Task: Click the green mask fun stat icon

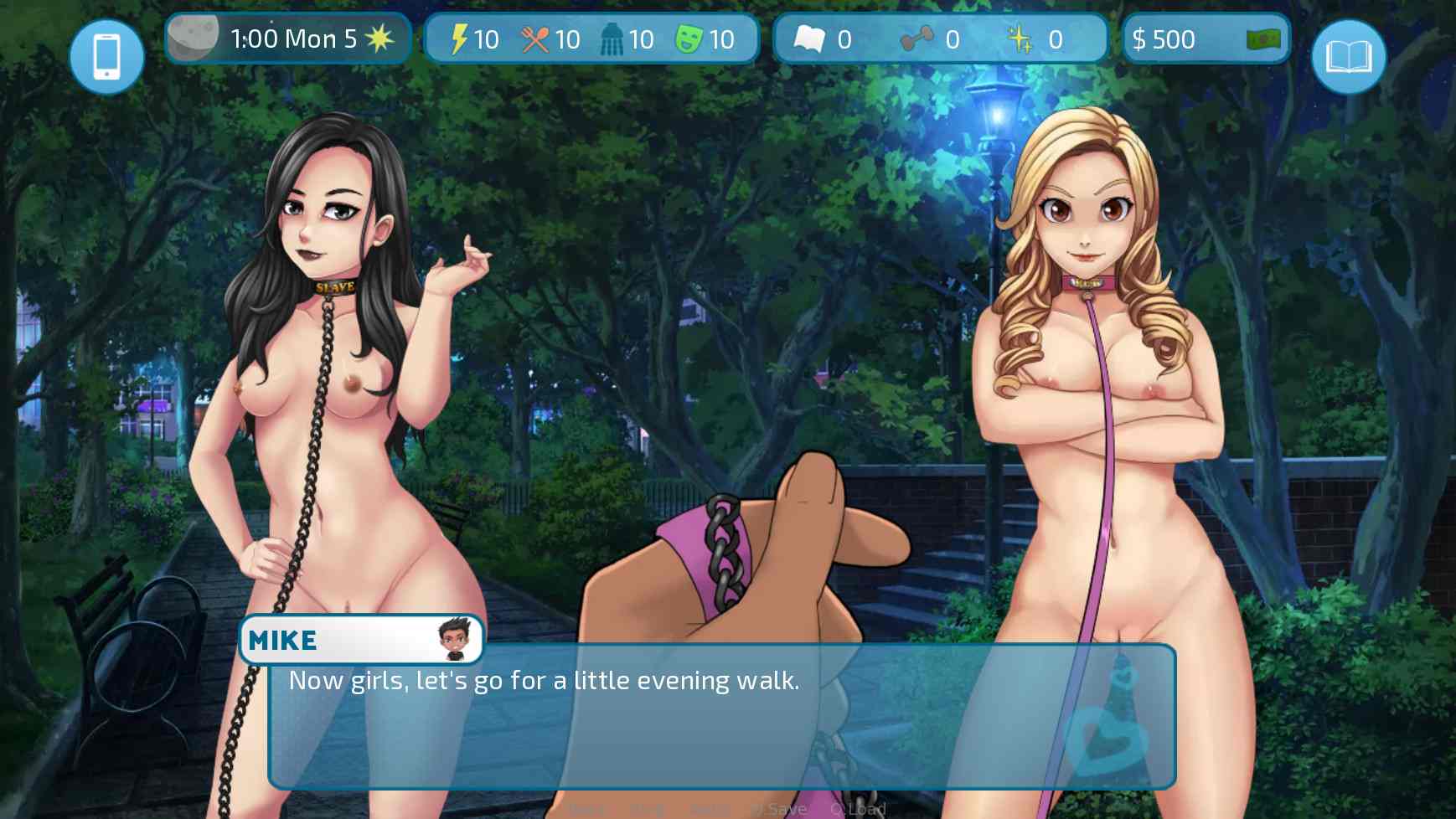Action: (689, 39)
